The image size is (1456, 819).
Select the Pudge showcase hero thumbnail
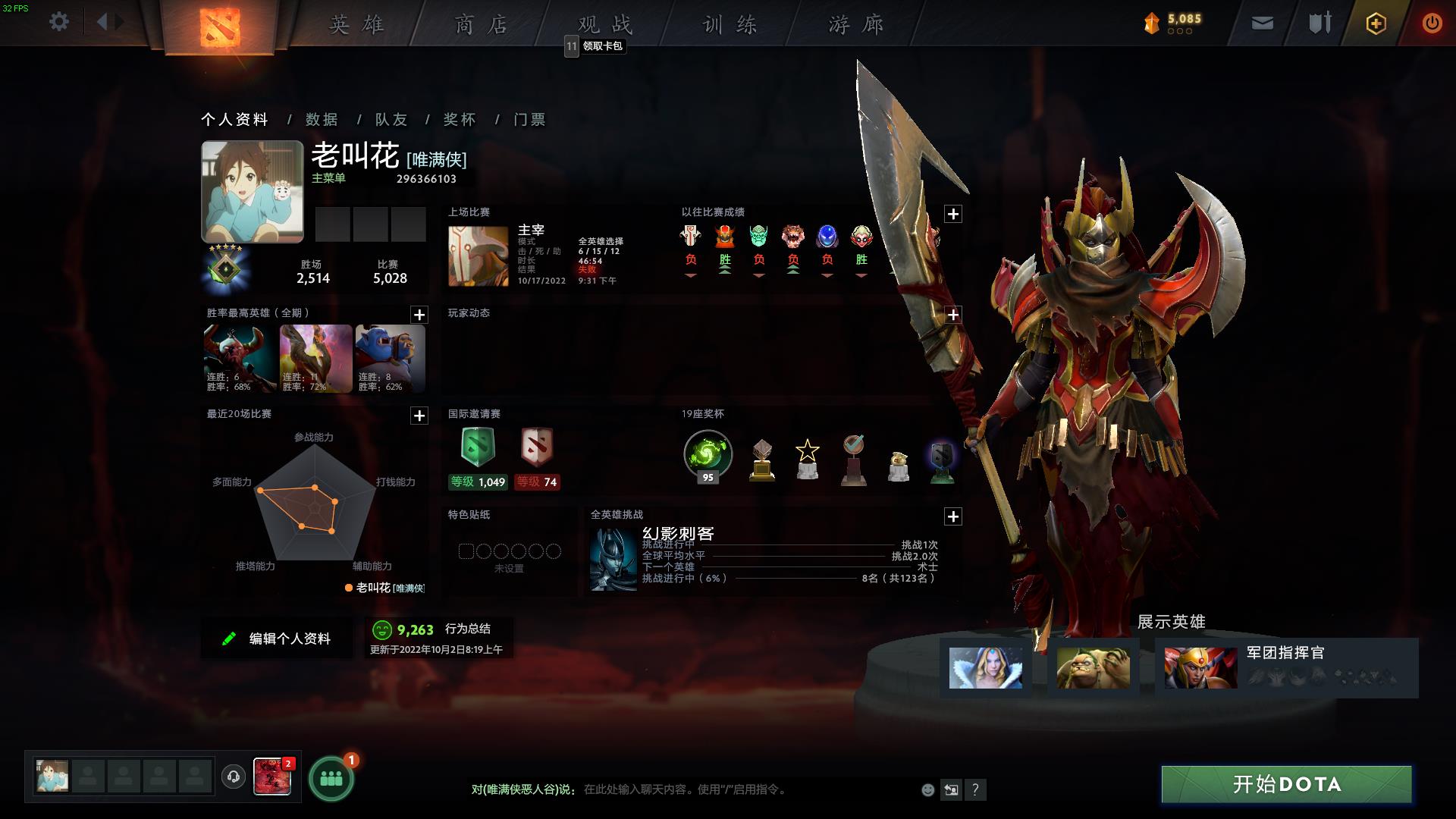click(1093, 668)
